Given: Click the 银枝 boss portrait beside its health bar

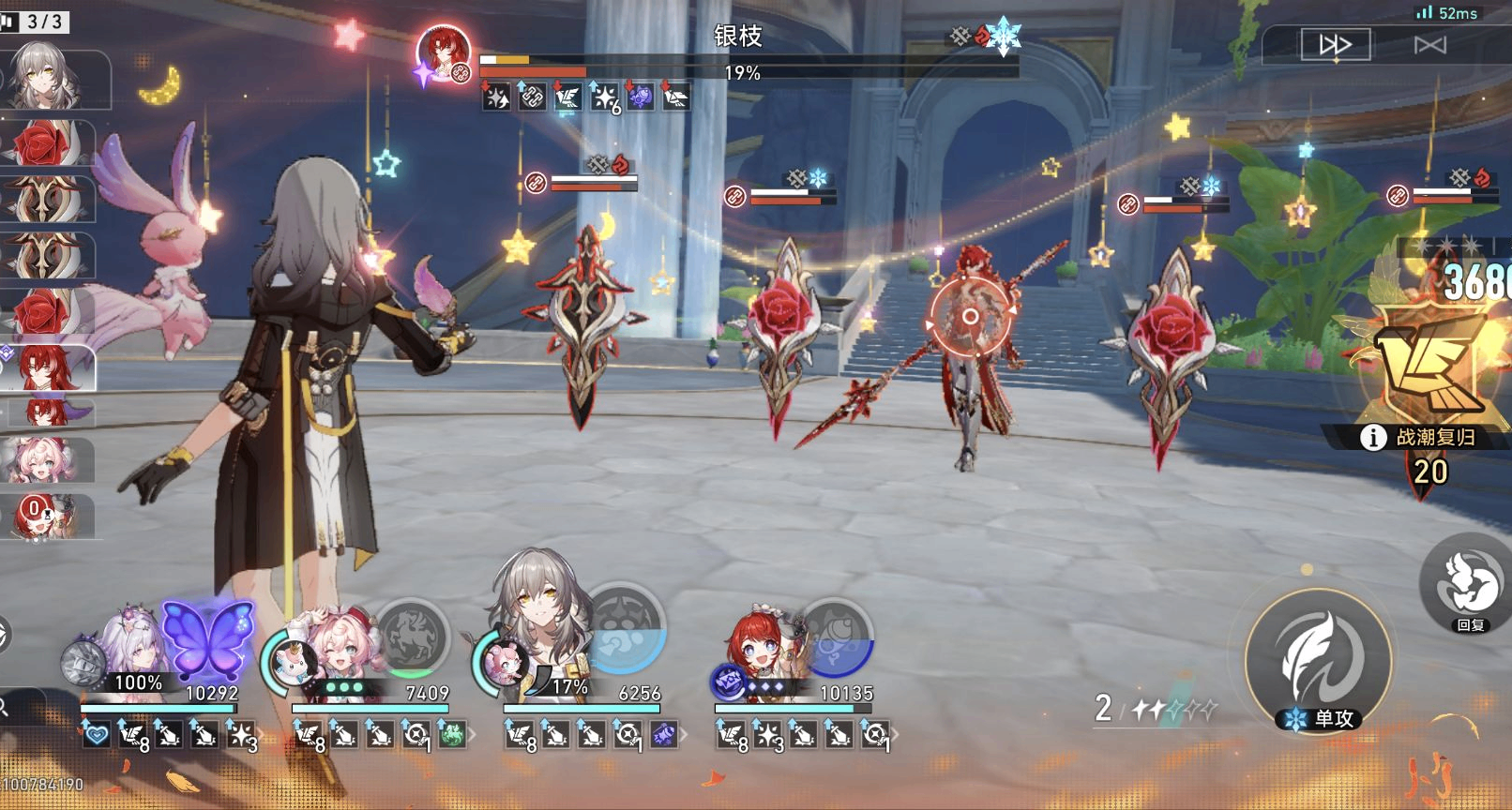Looking at the screenshot, I should coord(444,52).
